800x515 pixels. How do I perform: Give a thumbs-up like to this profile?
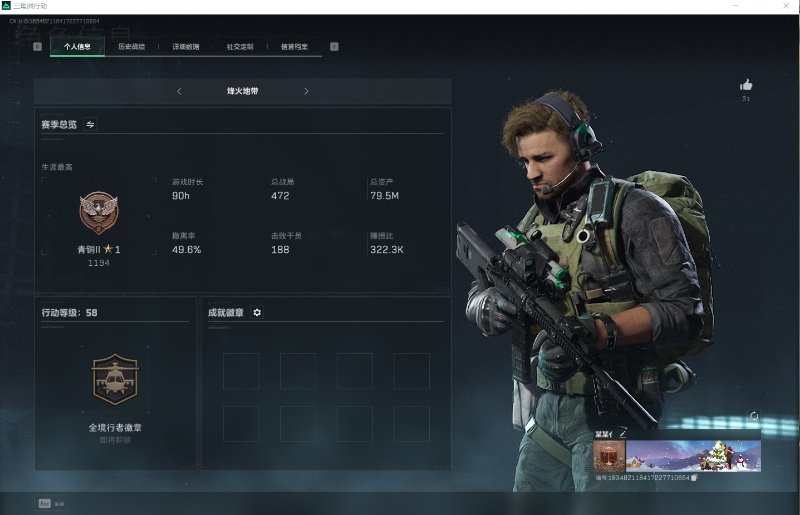coord(745,86)
